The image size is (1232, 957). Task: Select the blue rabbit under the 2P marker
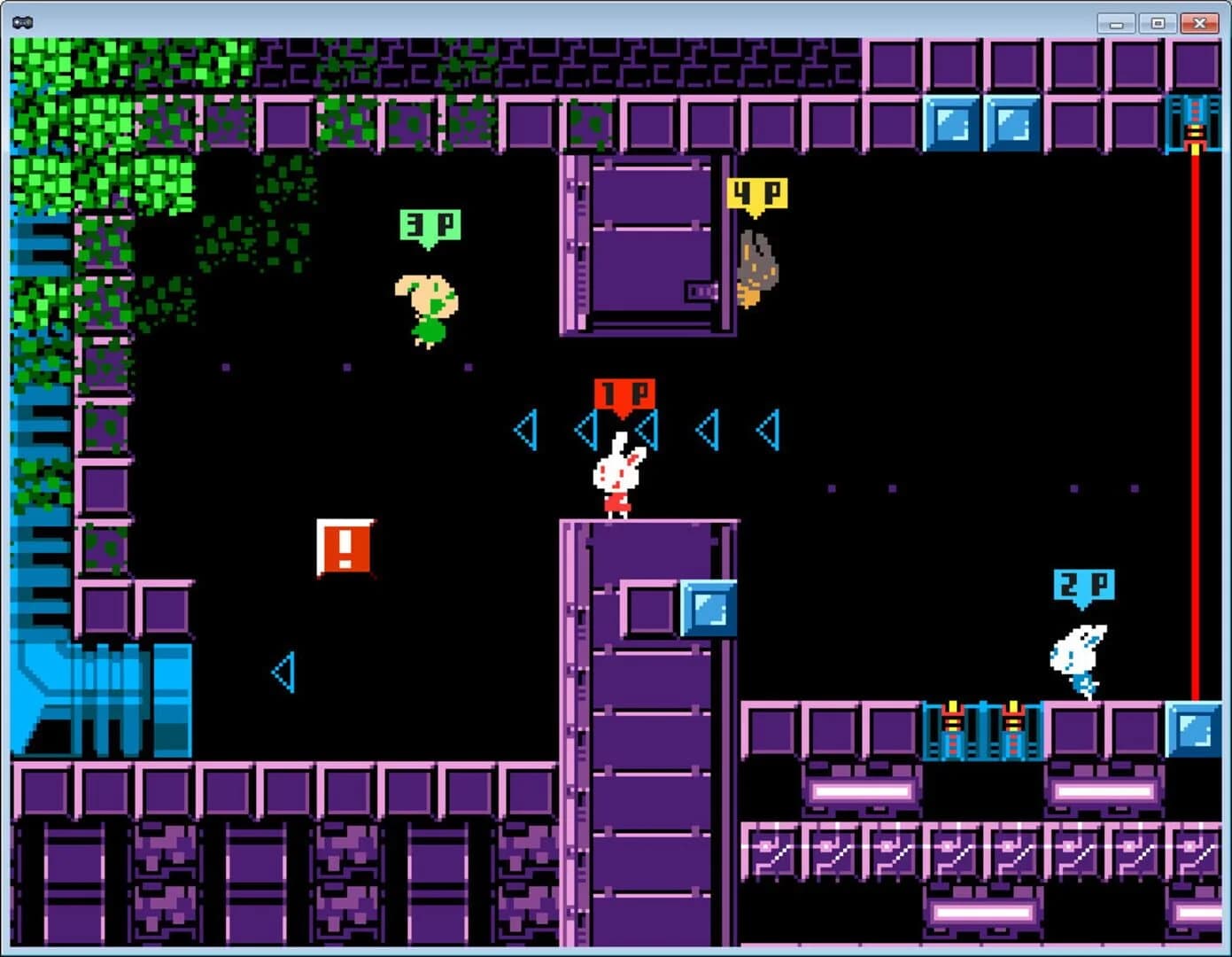coord(1079,656)
